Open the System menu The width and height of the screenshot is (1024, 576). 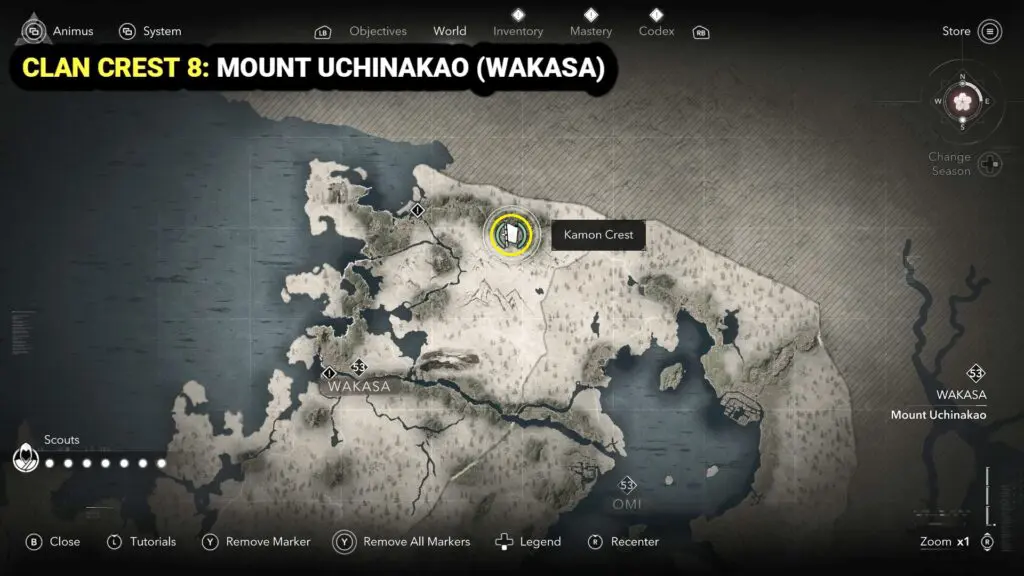coord(150,31)
